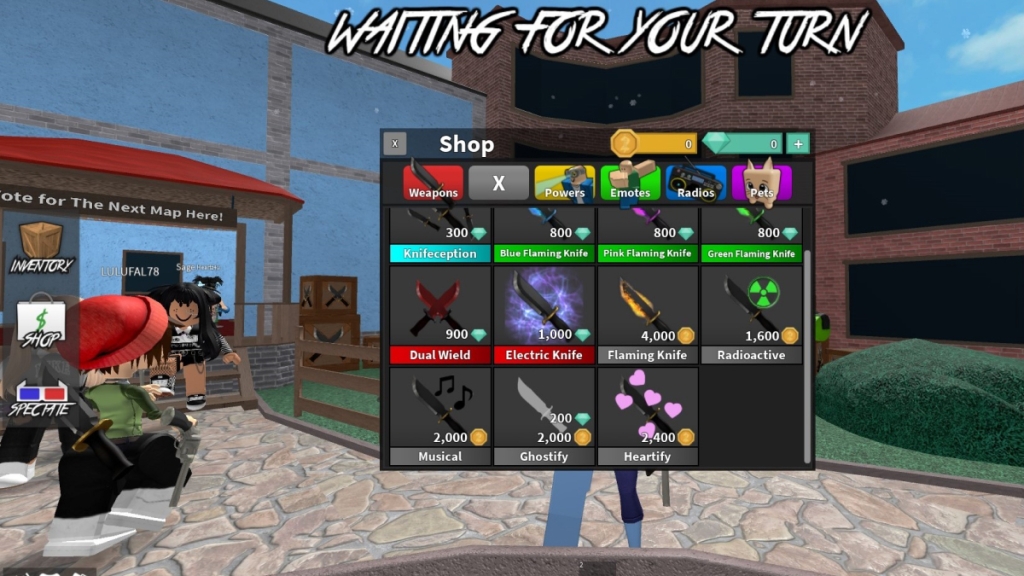Select the X shop category tab

click(498, 183)
